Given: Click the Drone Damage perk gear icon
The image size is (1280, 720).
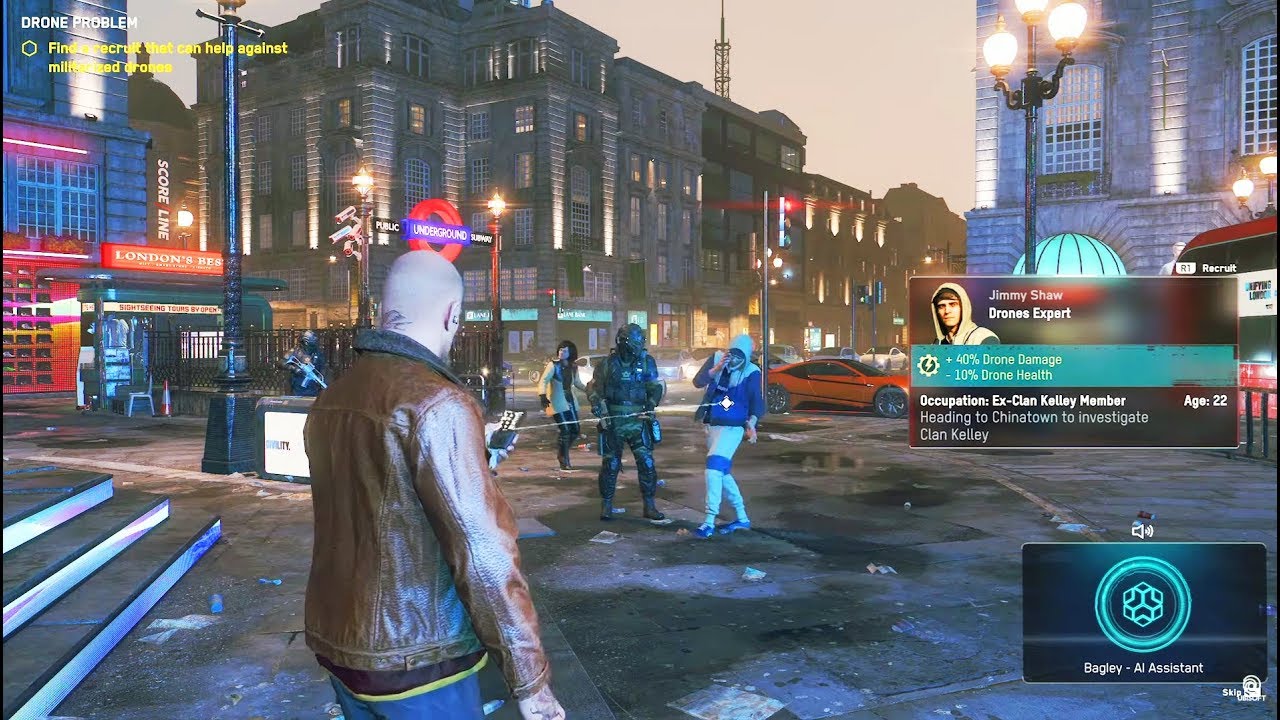Looking at the screenshot, I should tap(928, 366).
